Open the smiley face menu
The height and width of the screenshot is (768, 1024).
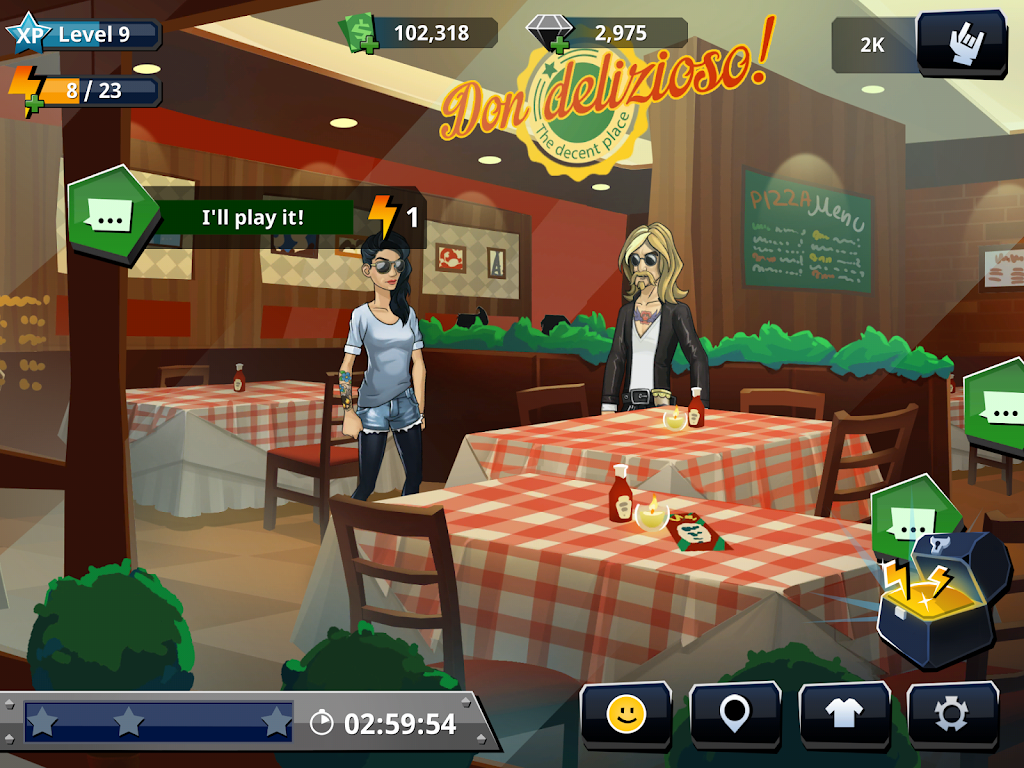[626, 714]
